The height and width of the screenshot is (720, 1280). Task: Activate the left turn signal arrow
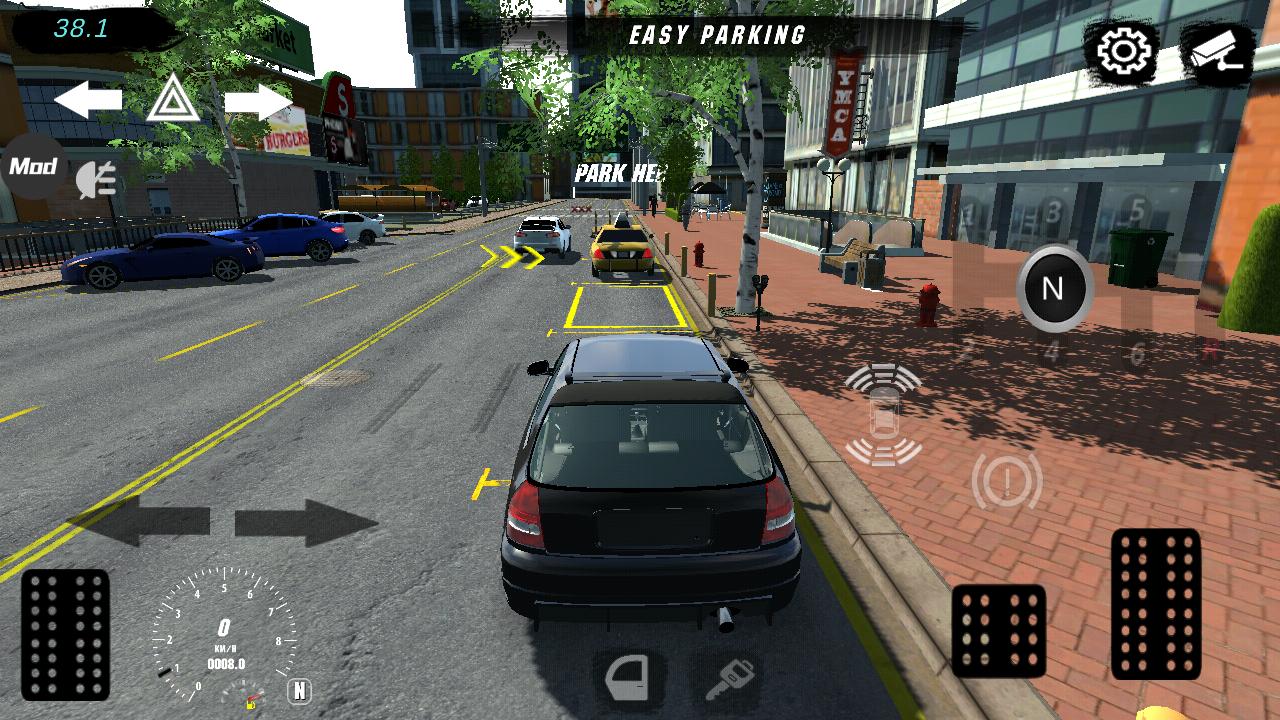[88, 100]
